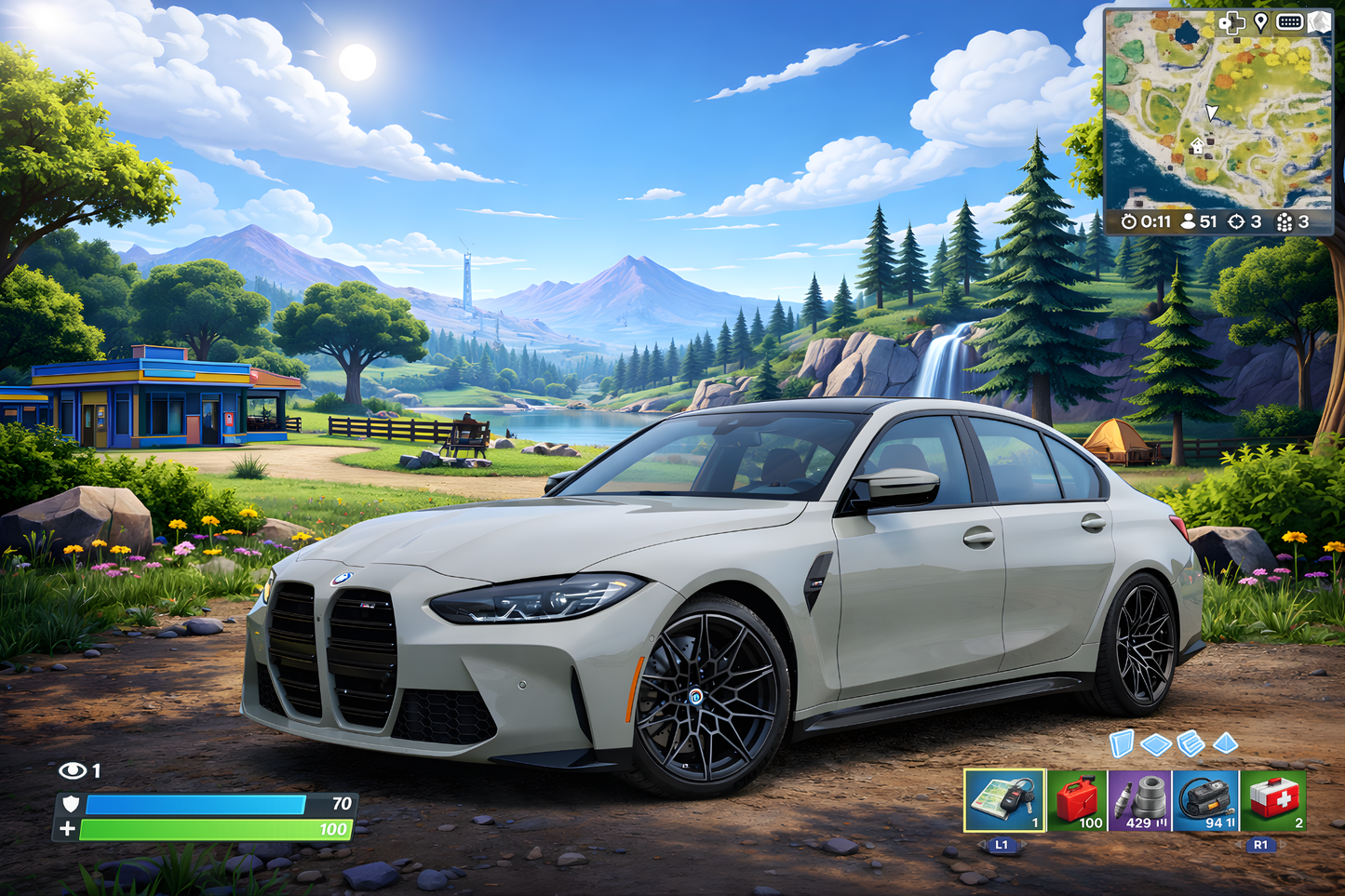Switch to the med kit inventory slot
Viewport: 1345px width, 896px height.
1277,801
